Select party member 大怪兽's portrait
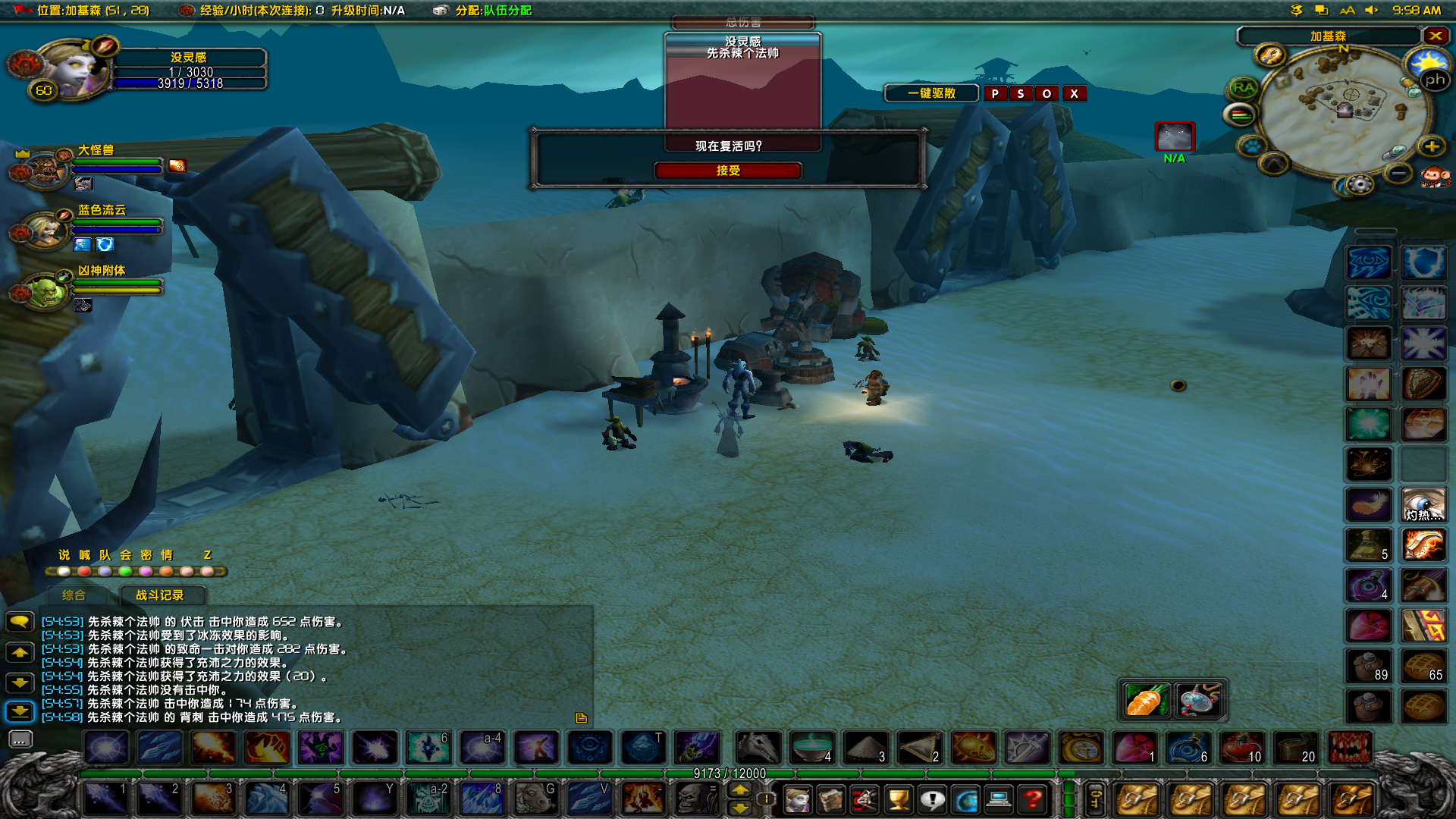The width and height of the screenshot is (1456, 819). (x=45, y=169)
